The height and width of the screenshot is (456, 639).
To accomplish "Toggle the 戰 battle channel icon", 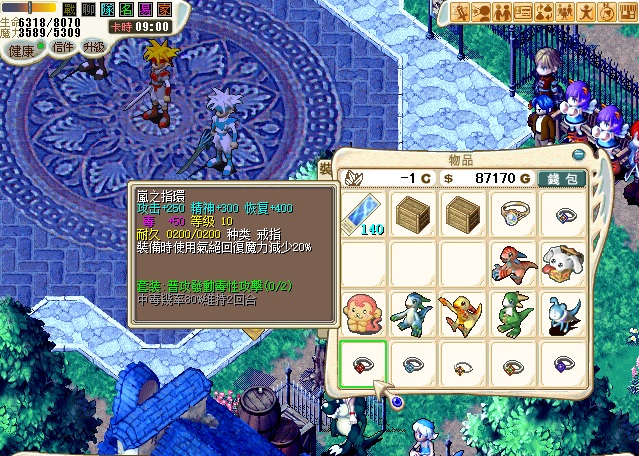I will pyautogui.click(x=70, y=8).
